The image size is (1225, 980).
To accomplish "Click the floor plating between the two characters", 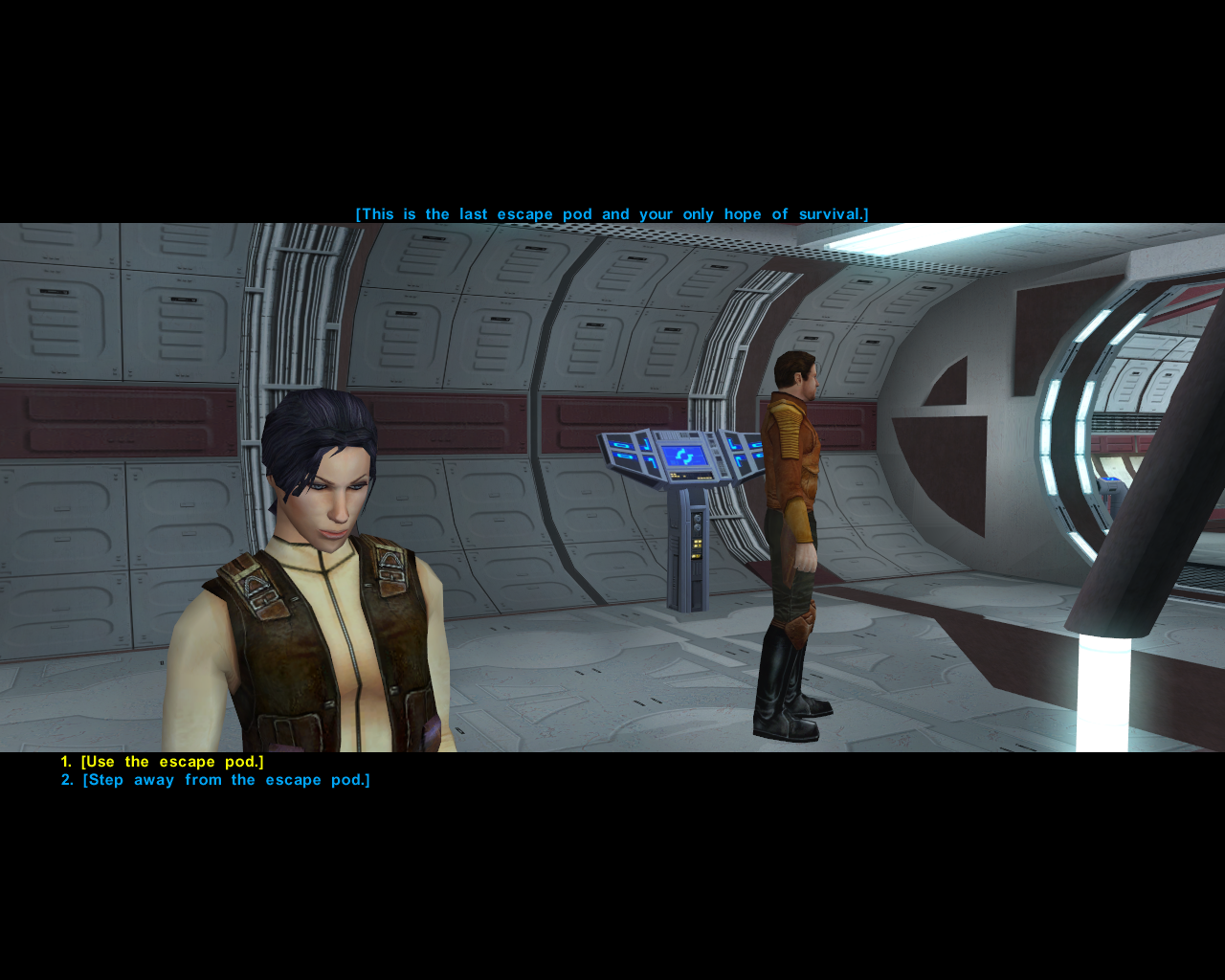I will coord(593,689).
